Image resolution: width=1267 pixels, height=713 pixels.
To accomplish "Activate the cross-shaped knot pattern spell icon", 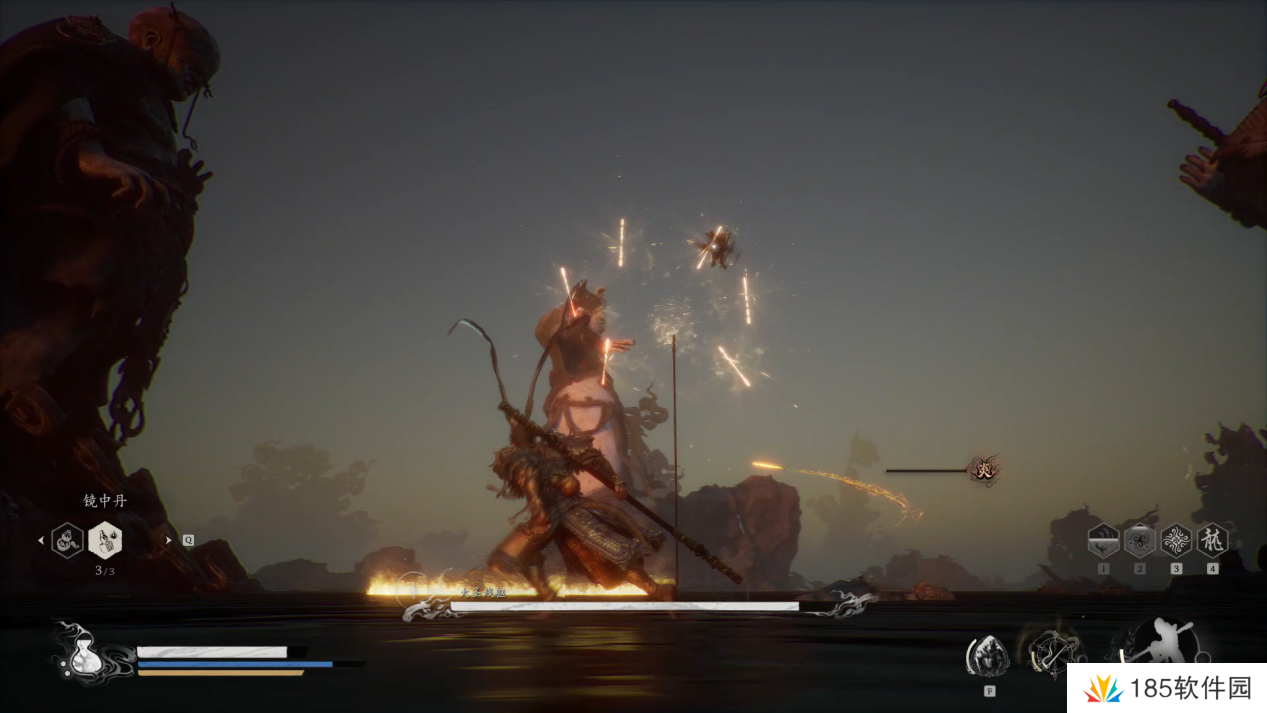I will pos(1176,541).
